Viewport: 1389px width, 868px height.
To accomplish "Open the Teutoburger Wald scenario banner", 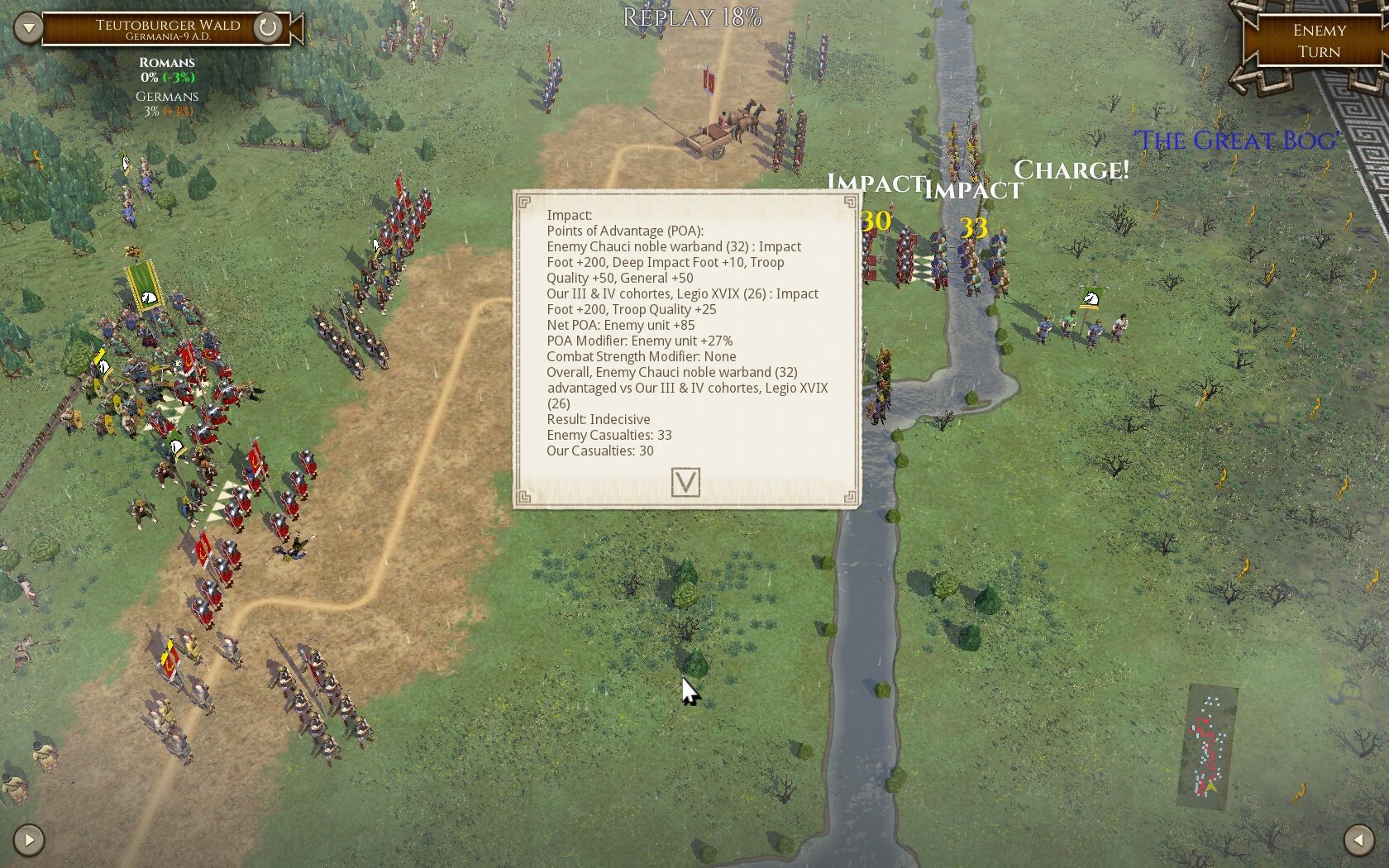I will click(x=169, y=25).
